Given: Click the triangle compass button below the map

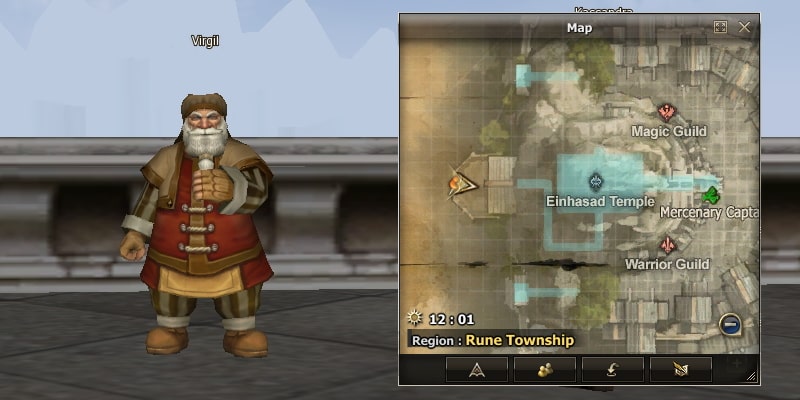Looking at the screenshot, I should (x=477, y=369).
